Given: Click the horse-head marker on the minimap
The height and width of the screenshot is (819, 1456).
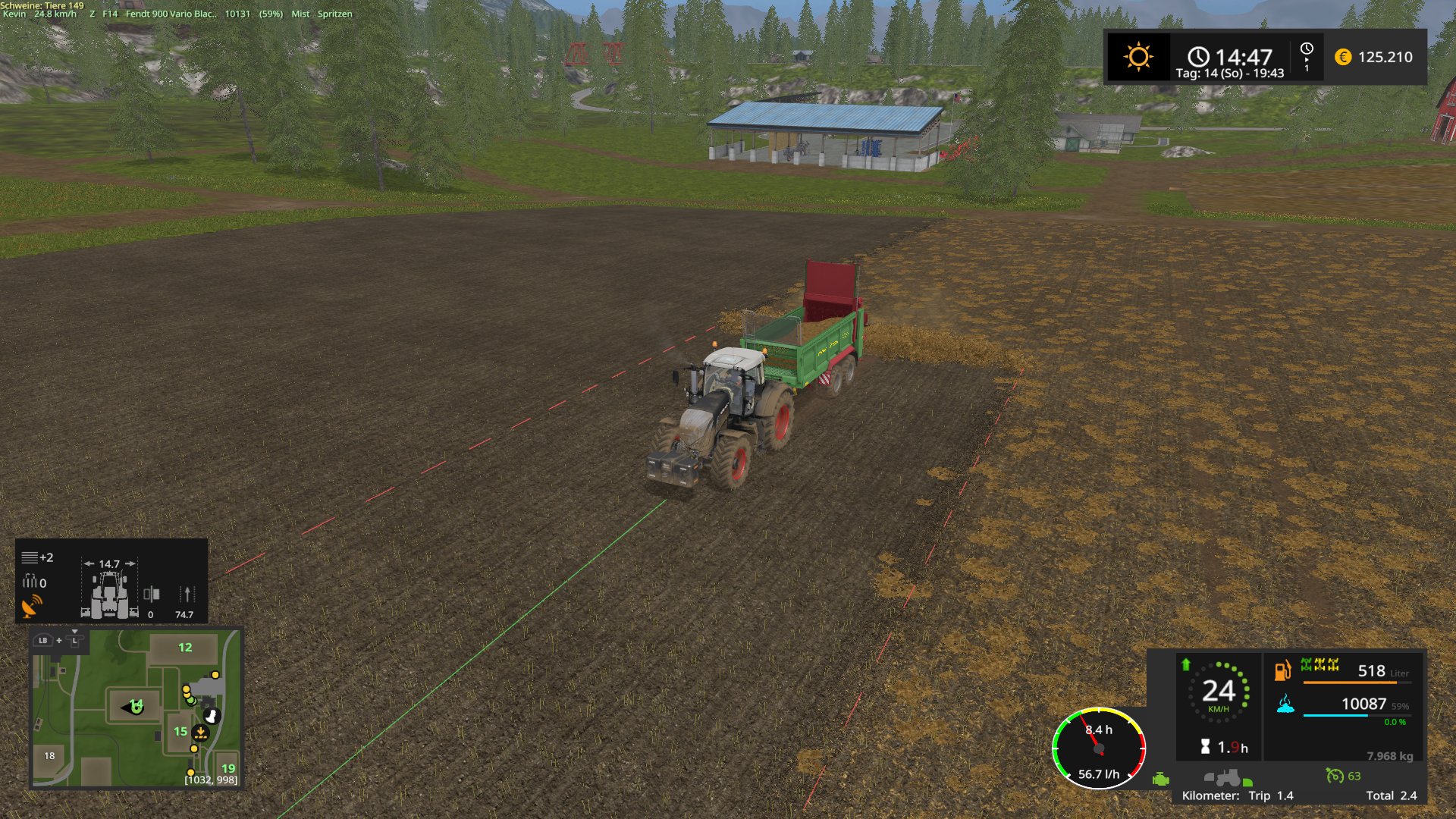Looking at the screenshot, I should click(x=212, y=715).
